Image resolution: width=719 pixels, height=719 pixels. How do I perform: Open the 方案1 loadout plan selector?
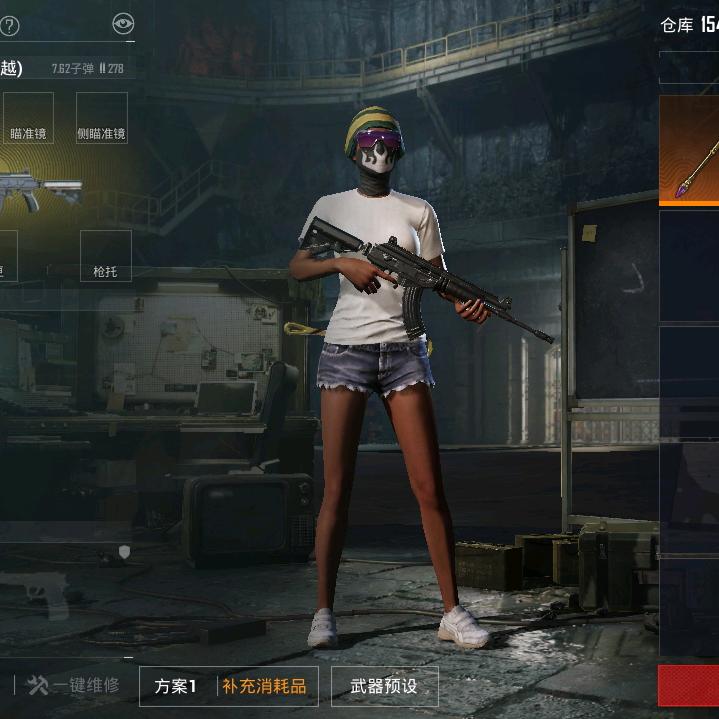pyautogui.click(x=176, y=686)
